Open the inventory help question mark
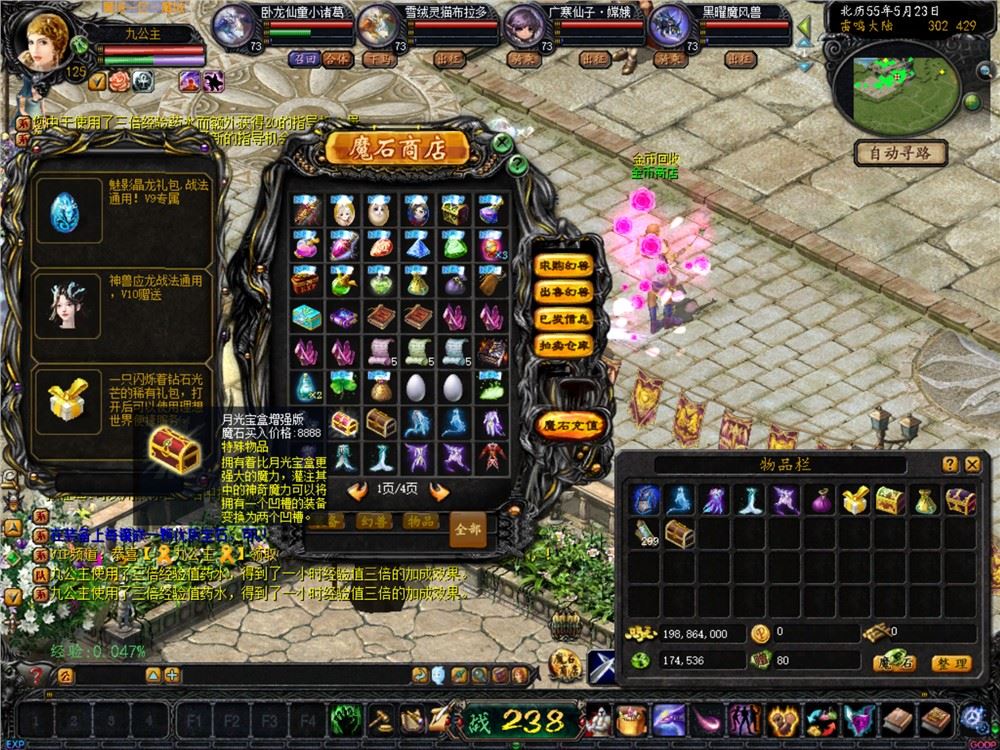The height and width of the screenshot is (750, 1000). click(x=950, y=464)
